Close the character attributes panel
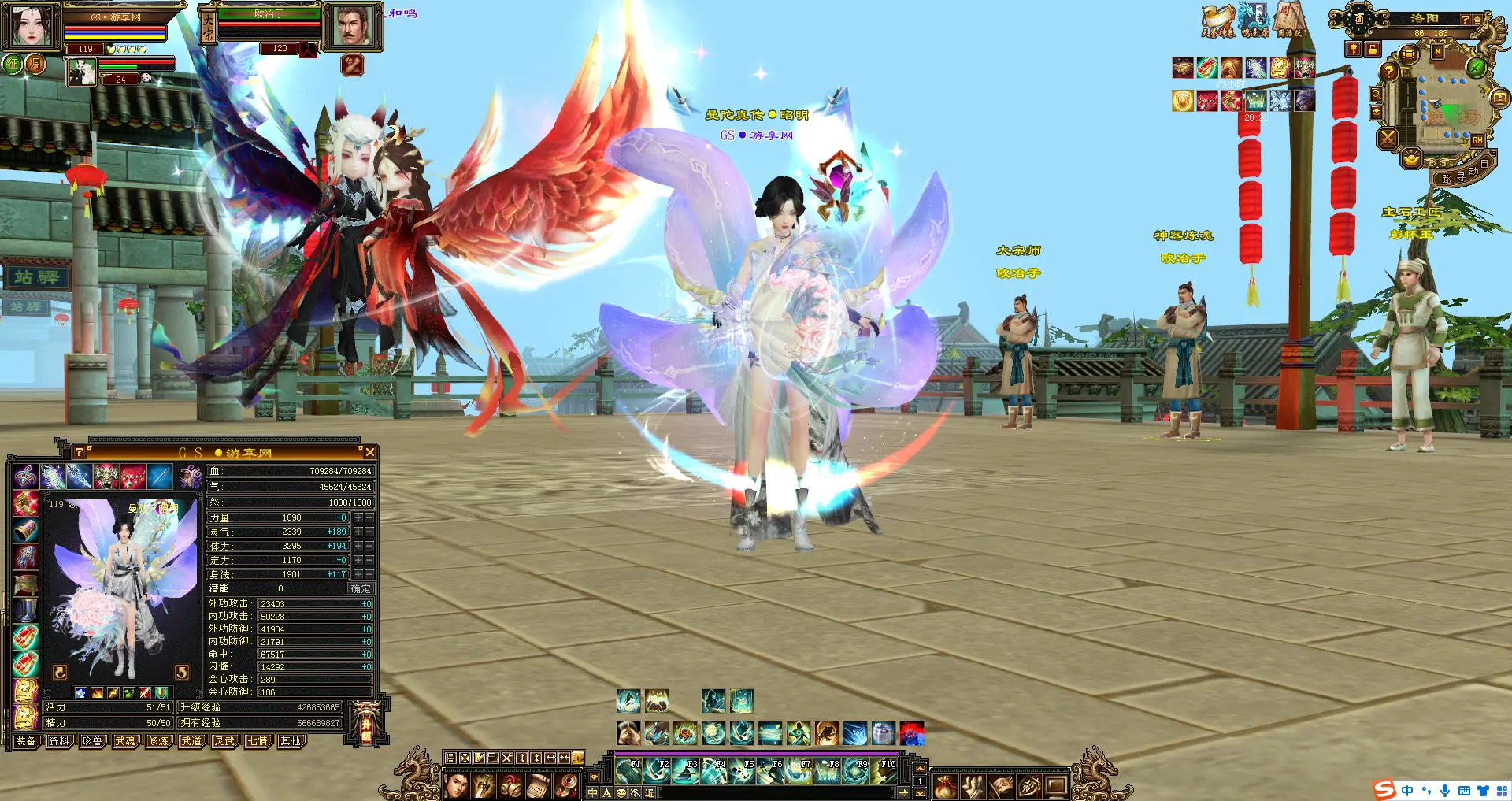1512x801 pixels. (369, 452)
